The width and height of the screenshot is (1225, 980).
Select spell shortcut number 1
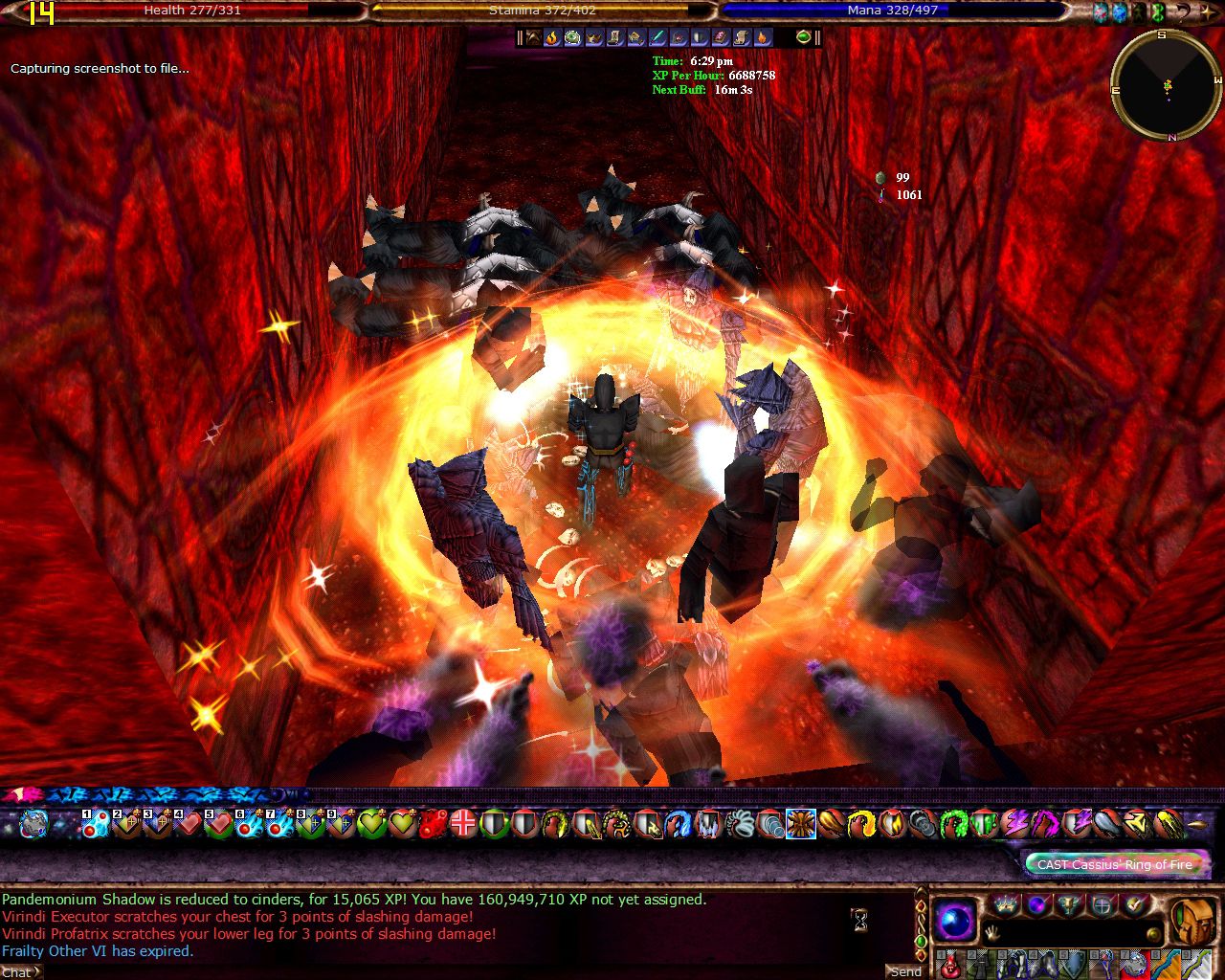click(x=96, y=823)
